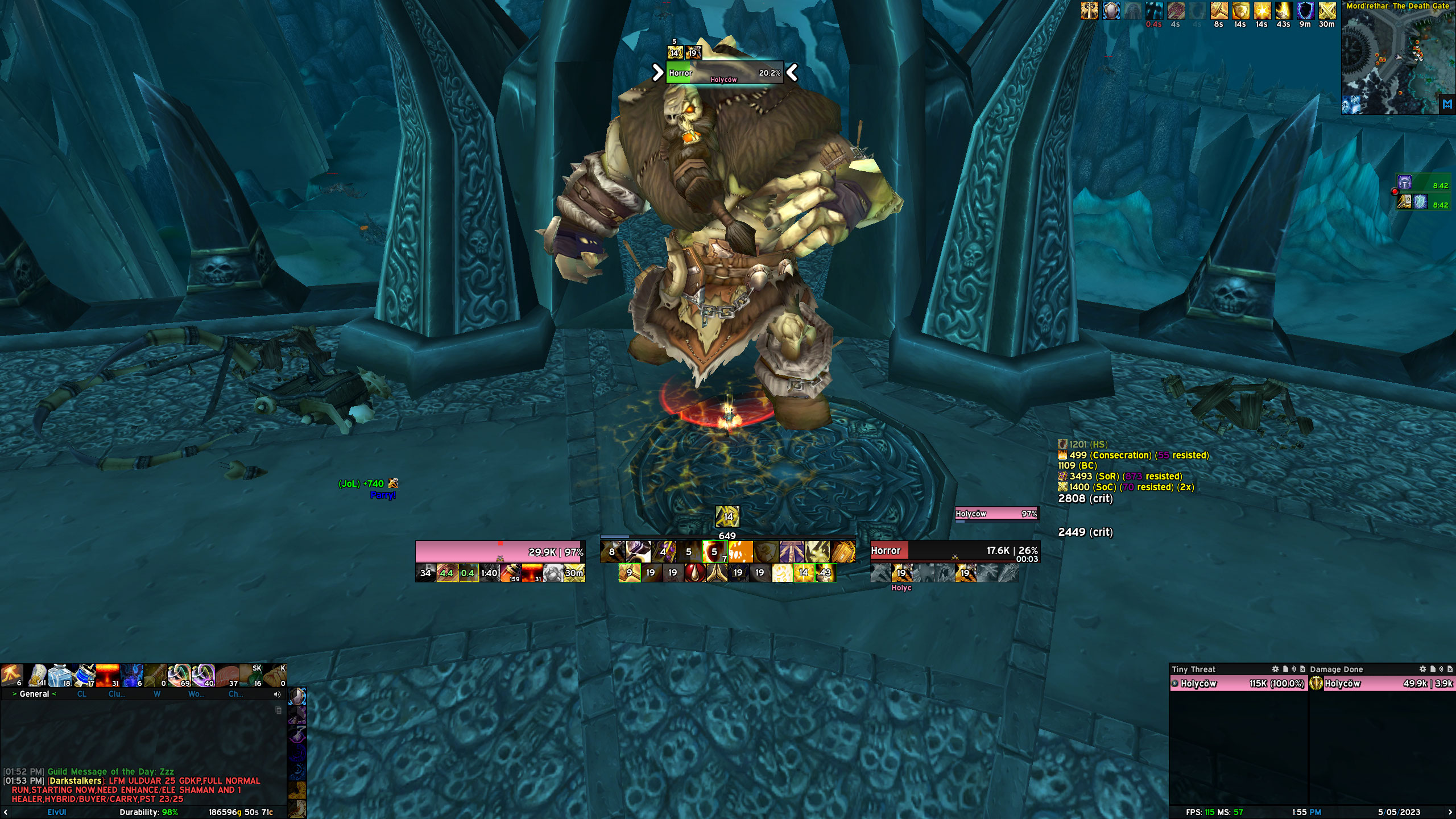Target the Horror enemy unit frame

click(x=955, y=551)
